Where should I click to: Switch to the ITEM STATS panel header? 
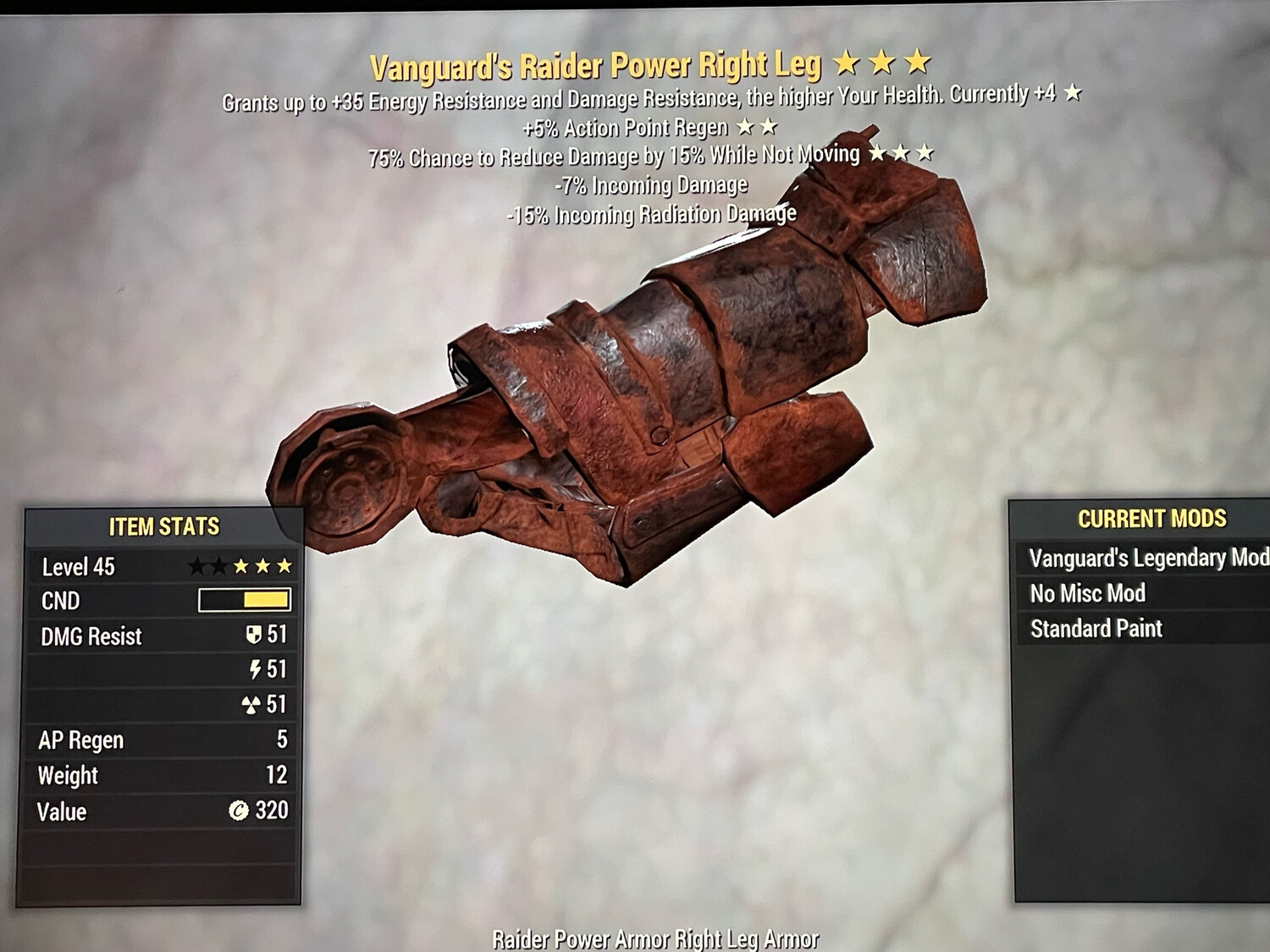[x=165, y=525]
